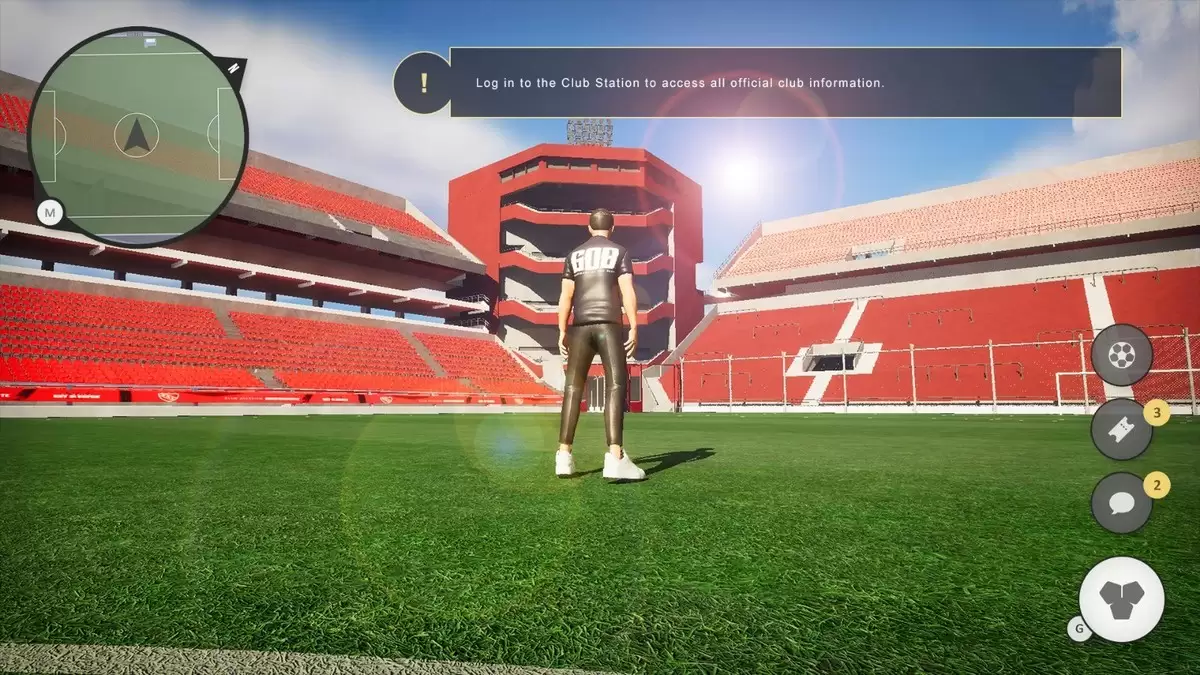Tap the large white club crest button
This screenshot has height=675, width=1200.
pyautogui.click(x=1122, y=599)
